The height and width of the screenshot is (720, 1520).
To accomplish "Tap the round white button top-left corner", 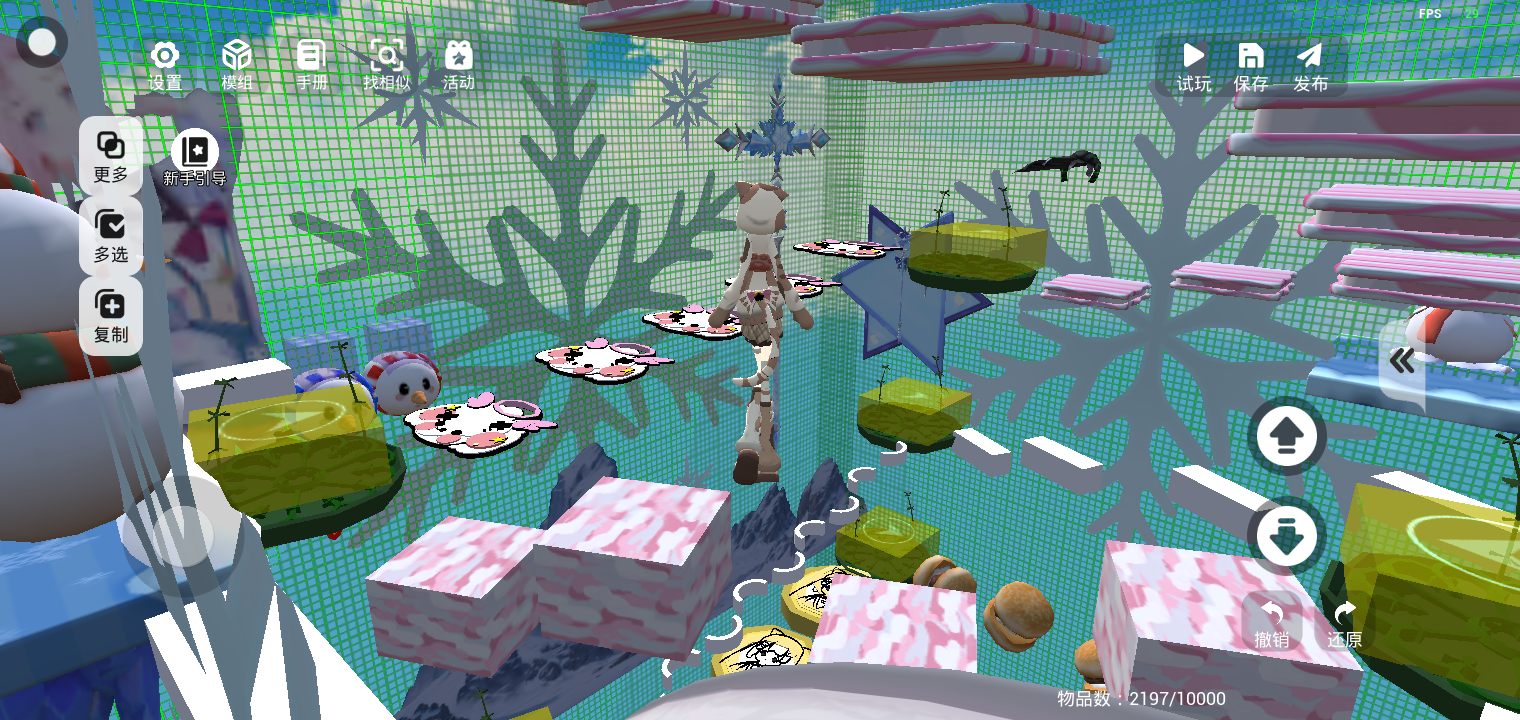I will 42,42.
